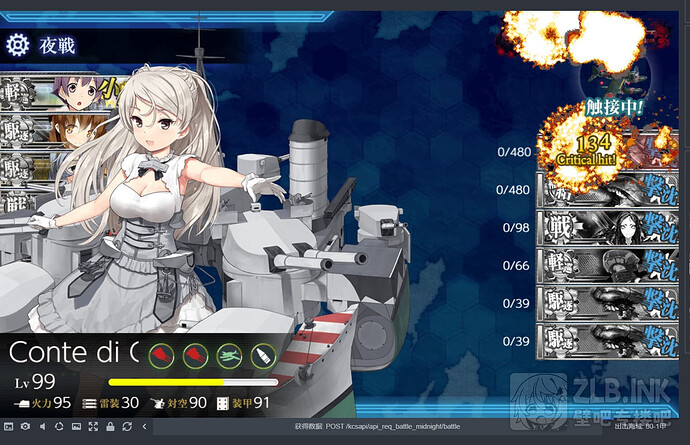This screenshot has width=690, height=445.
Task: Collapse the toolbar with the left chevron
Action: (x=144, y=426)
